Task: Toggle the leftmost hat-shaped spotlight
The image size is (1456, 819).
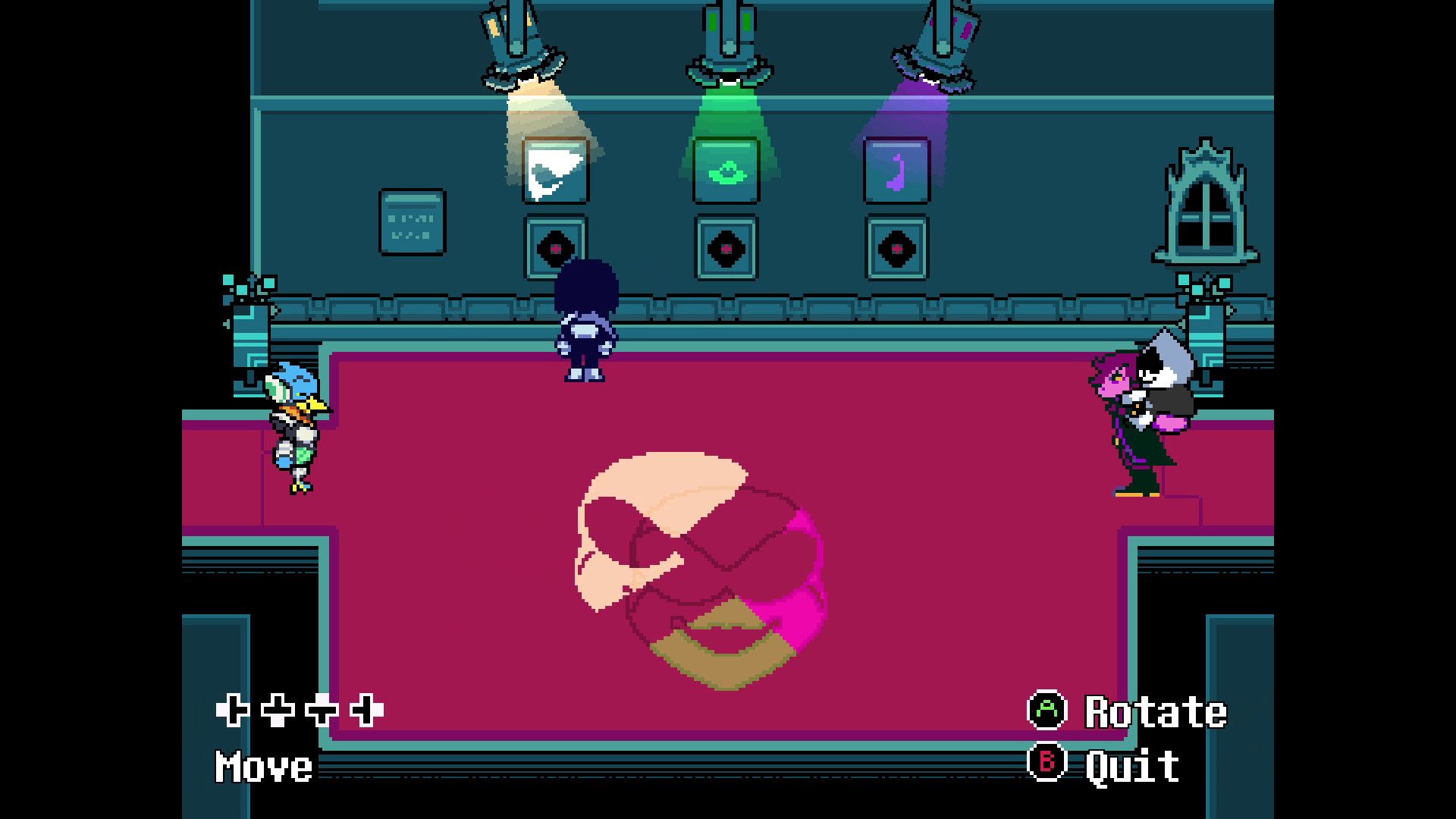Action: point(519,45)
